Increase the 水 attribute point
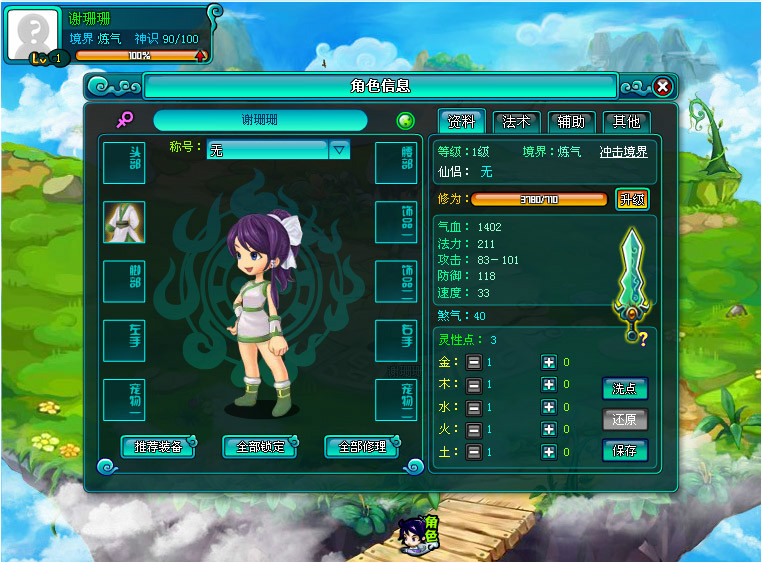 (548, 407)
